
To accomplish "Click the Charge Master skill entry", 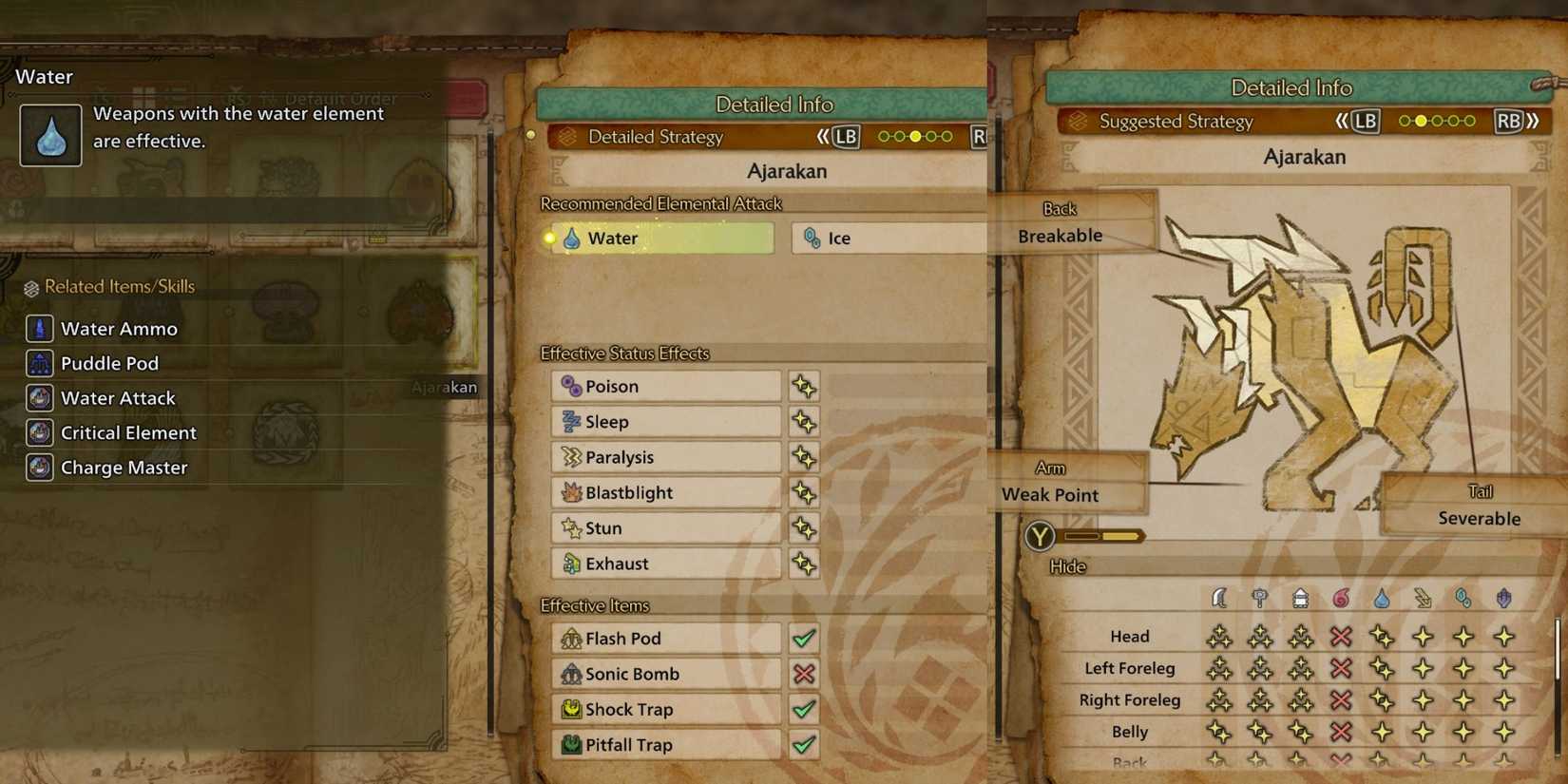I will click(123, 468).
